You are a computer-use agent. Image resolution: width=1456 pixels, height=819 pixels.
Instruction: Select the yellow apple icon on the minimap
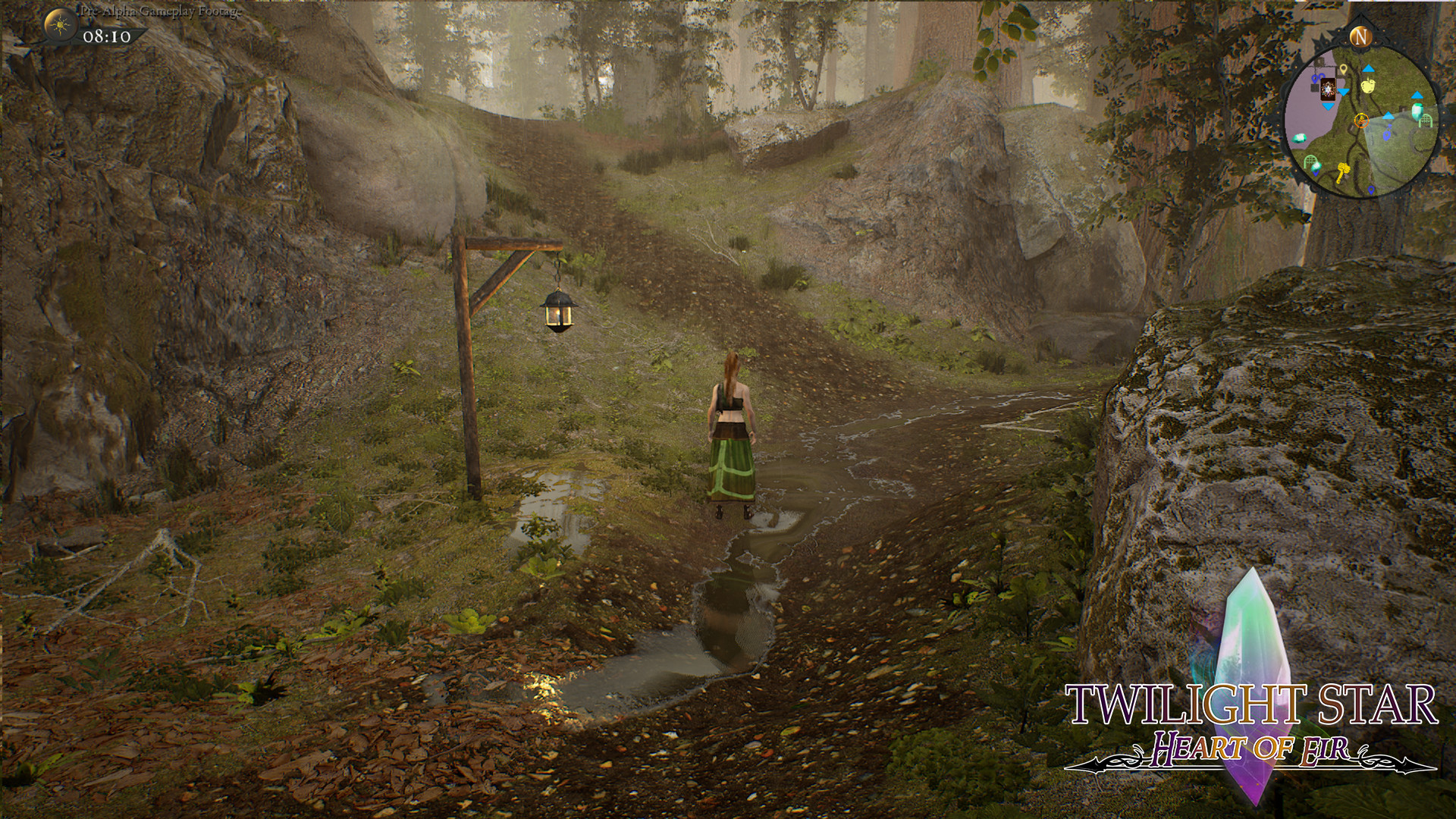coord(1367,86)
